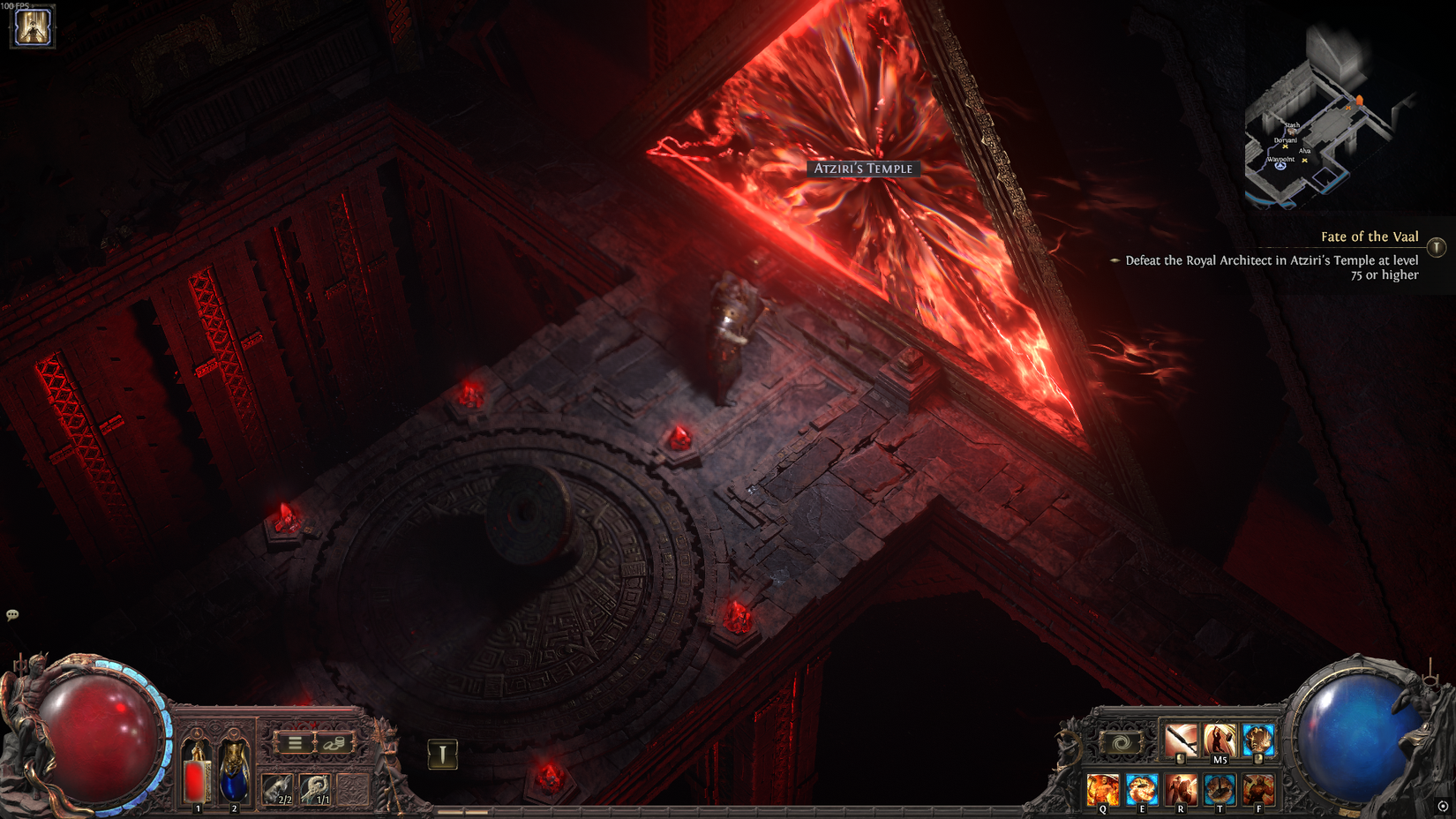Click the character portrait in the top-left corner
Screen dimensions: 1456x819
[32, 27]
